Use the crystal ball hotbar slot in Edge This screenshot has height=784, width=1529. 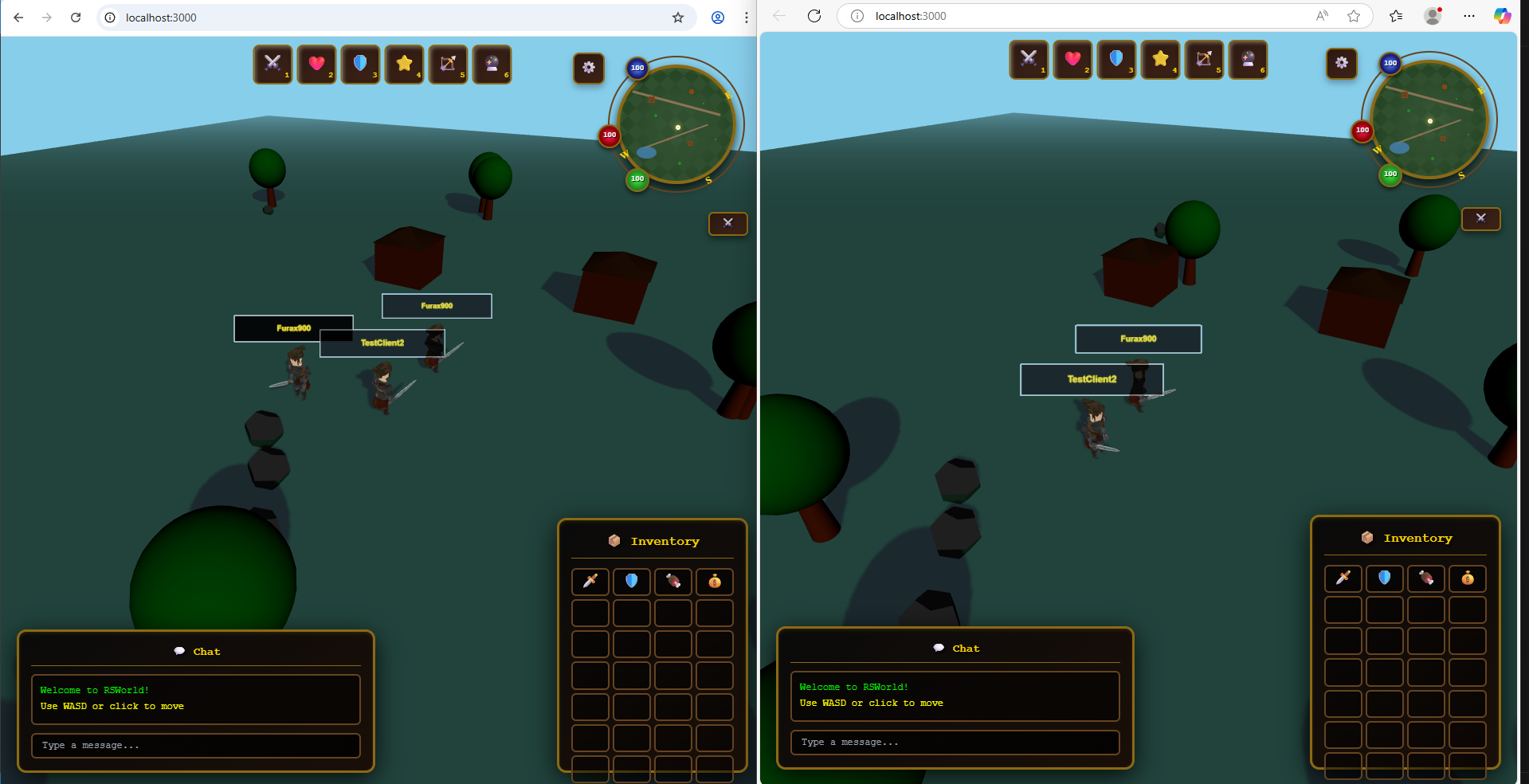pyautogui.click(x=1248, y=60)
